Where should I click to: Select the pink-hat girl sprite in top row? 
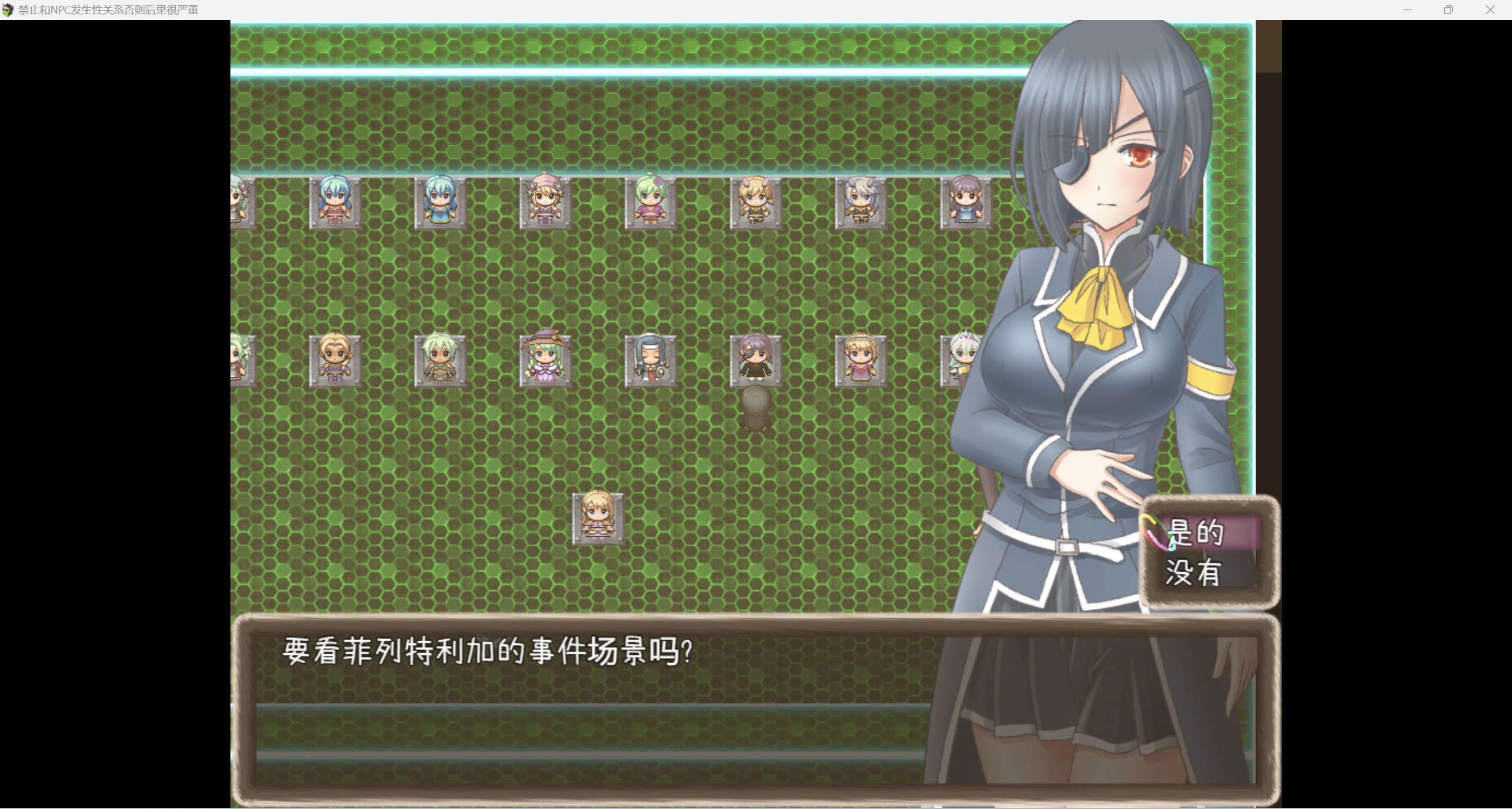[x=544, y=201]
